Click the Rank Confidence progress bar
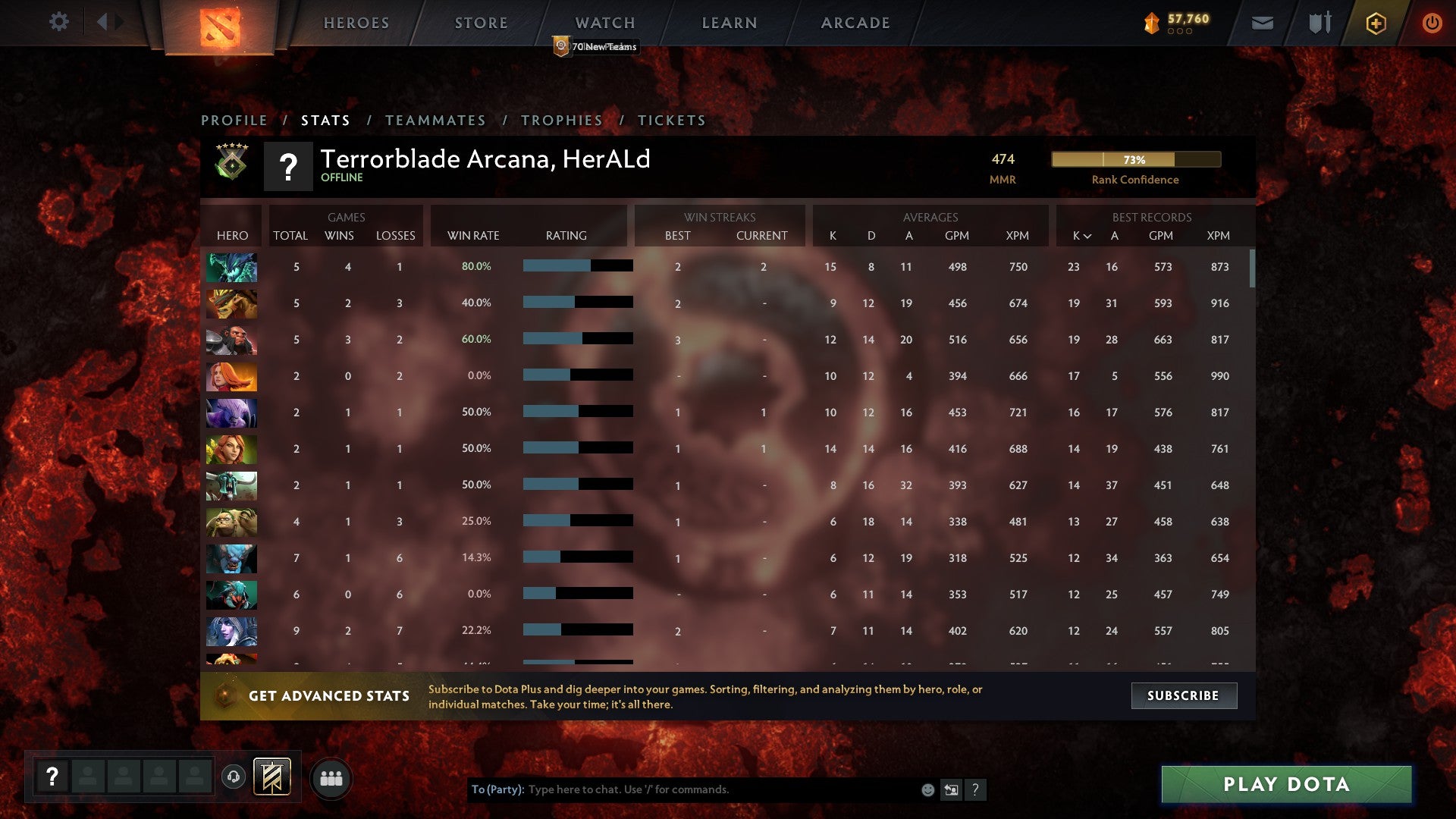 [1135, 159]
